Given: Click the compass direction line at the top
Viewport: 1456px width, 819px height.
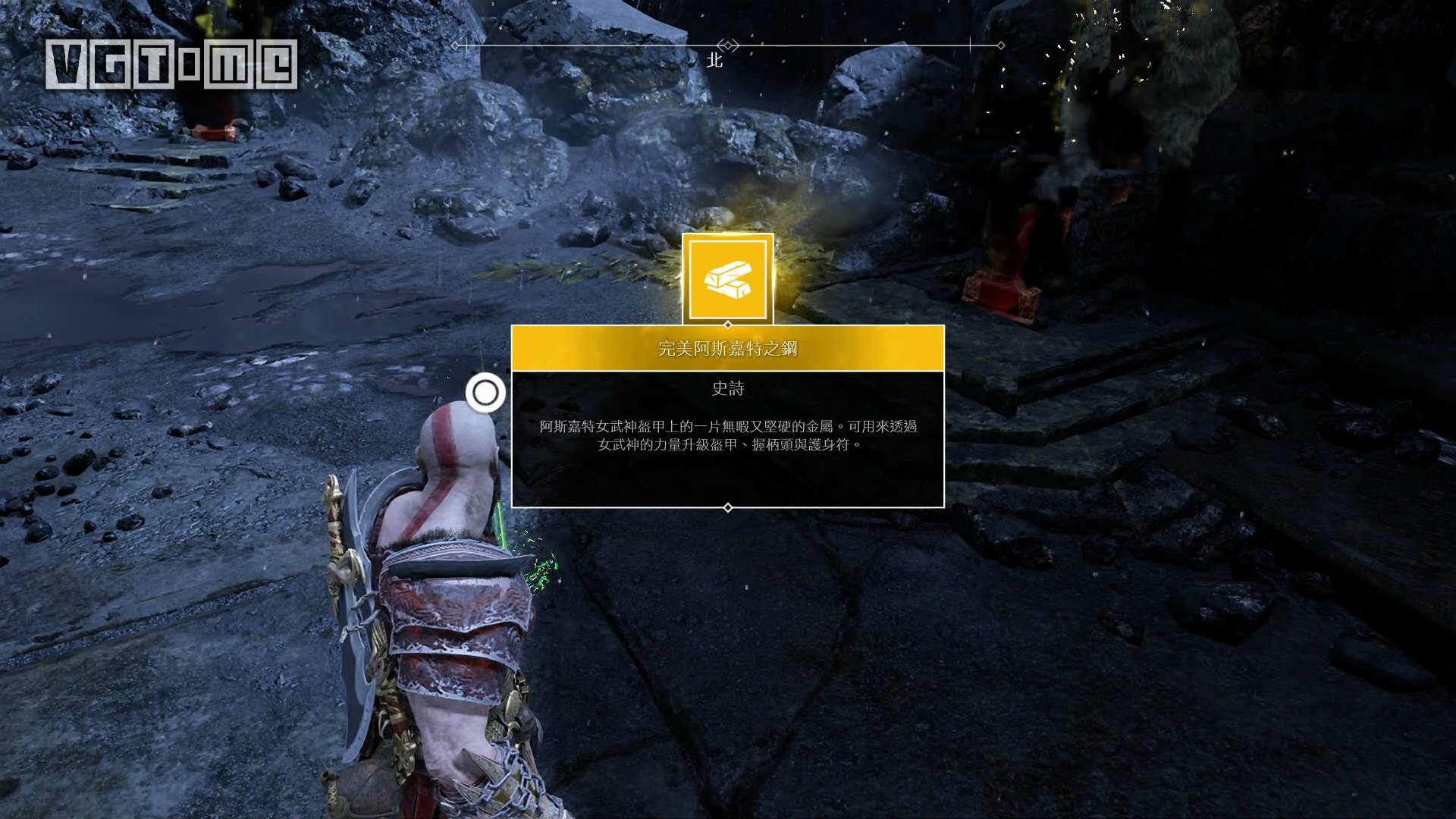Looking at the screenshot, I should pos(607,44).
